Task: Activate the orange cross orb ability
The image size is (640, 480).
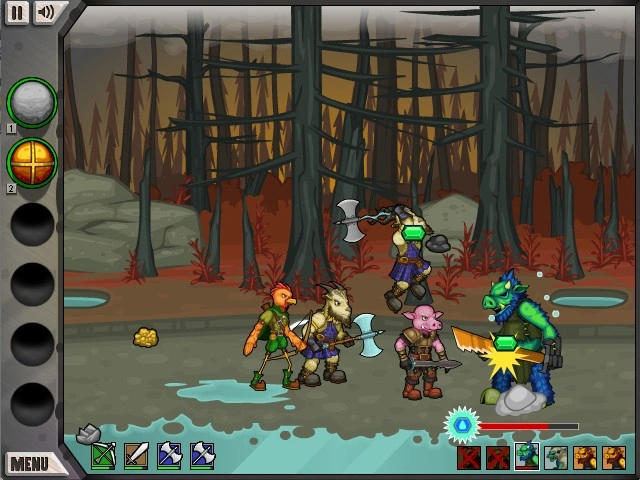Action: (x=32, y=162)
